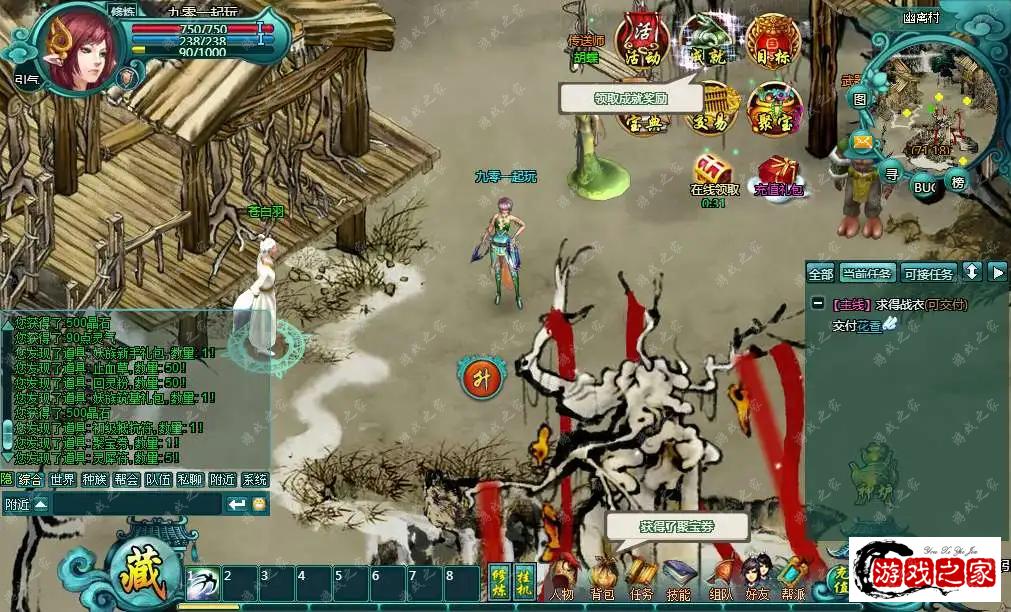1011x612 pixels.
Task: Open the 技能 skills book
Action: [x=679, y=579]
